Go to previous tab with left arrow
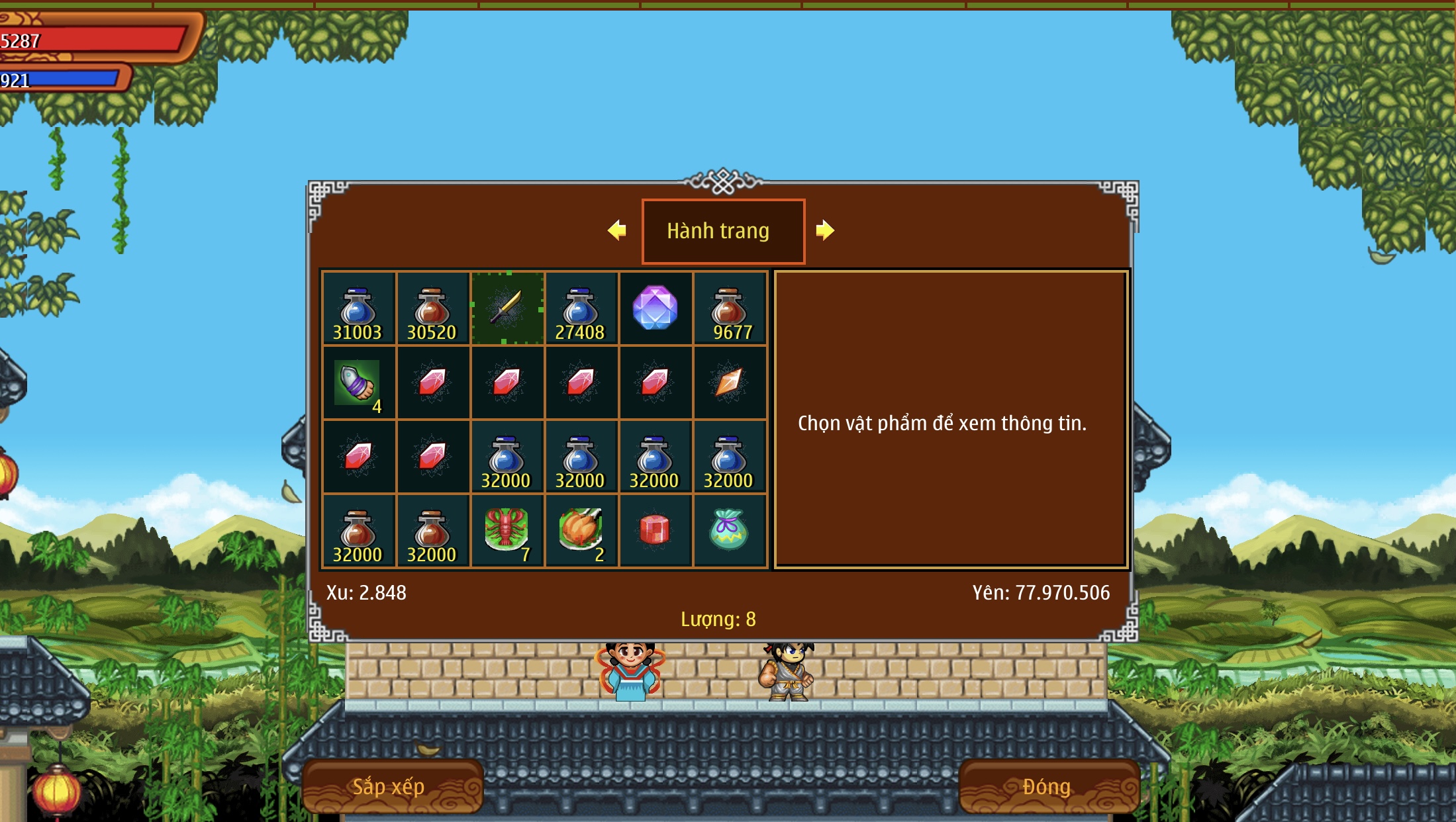Viewport: 1456px width, 822px height. coord(617,230)
